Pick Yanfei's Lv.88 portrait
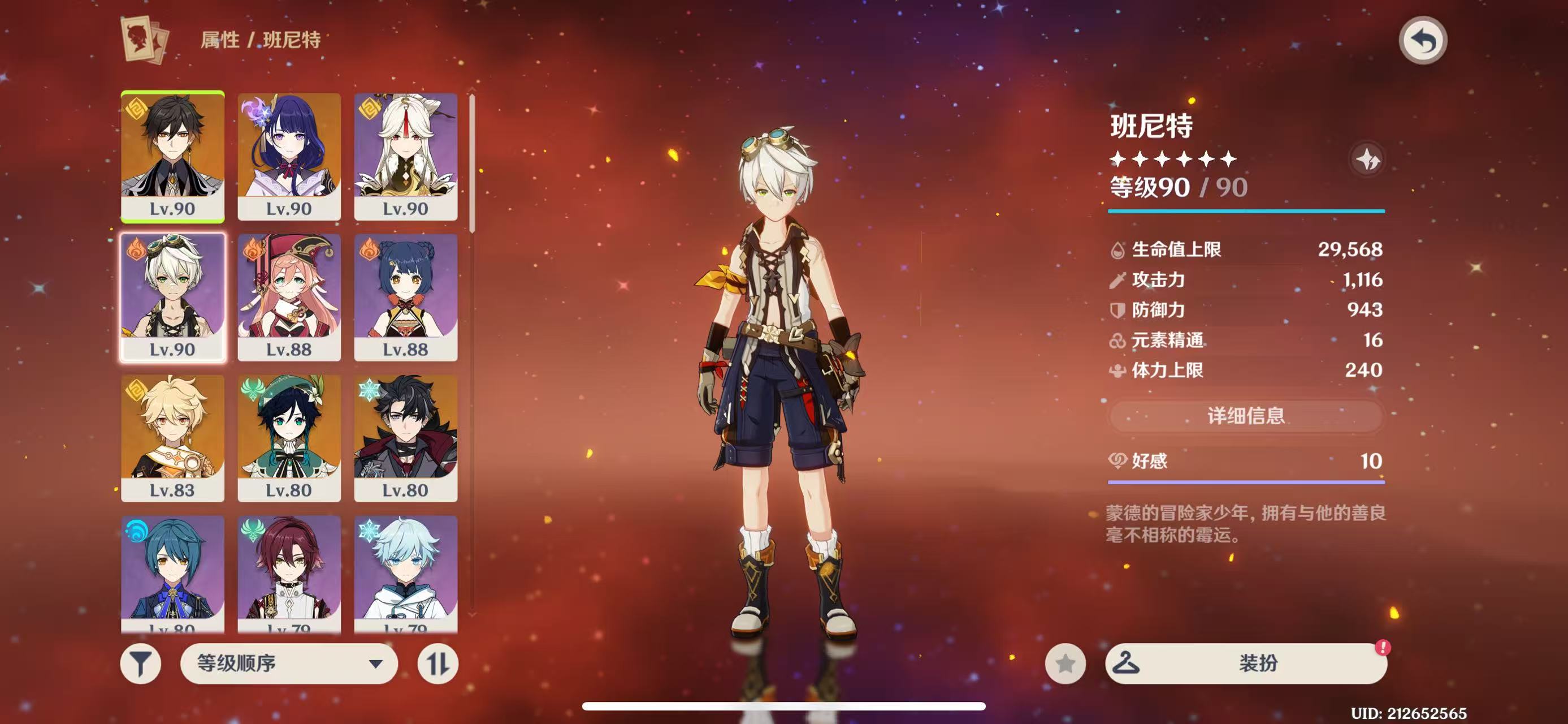 point(289,297)
